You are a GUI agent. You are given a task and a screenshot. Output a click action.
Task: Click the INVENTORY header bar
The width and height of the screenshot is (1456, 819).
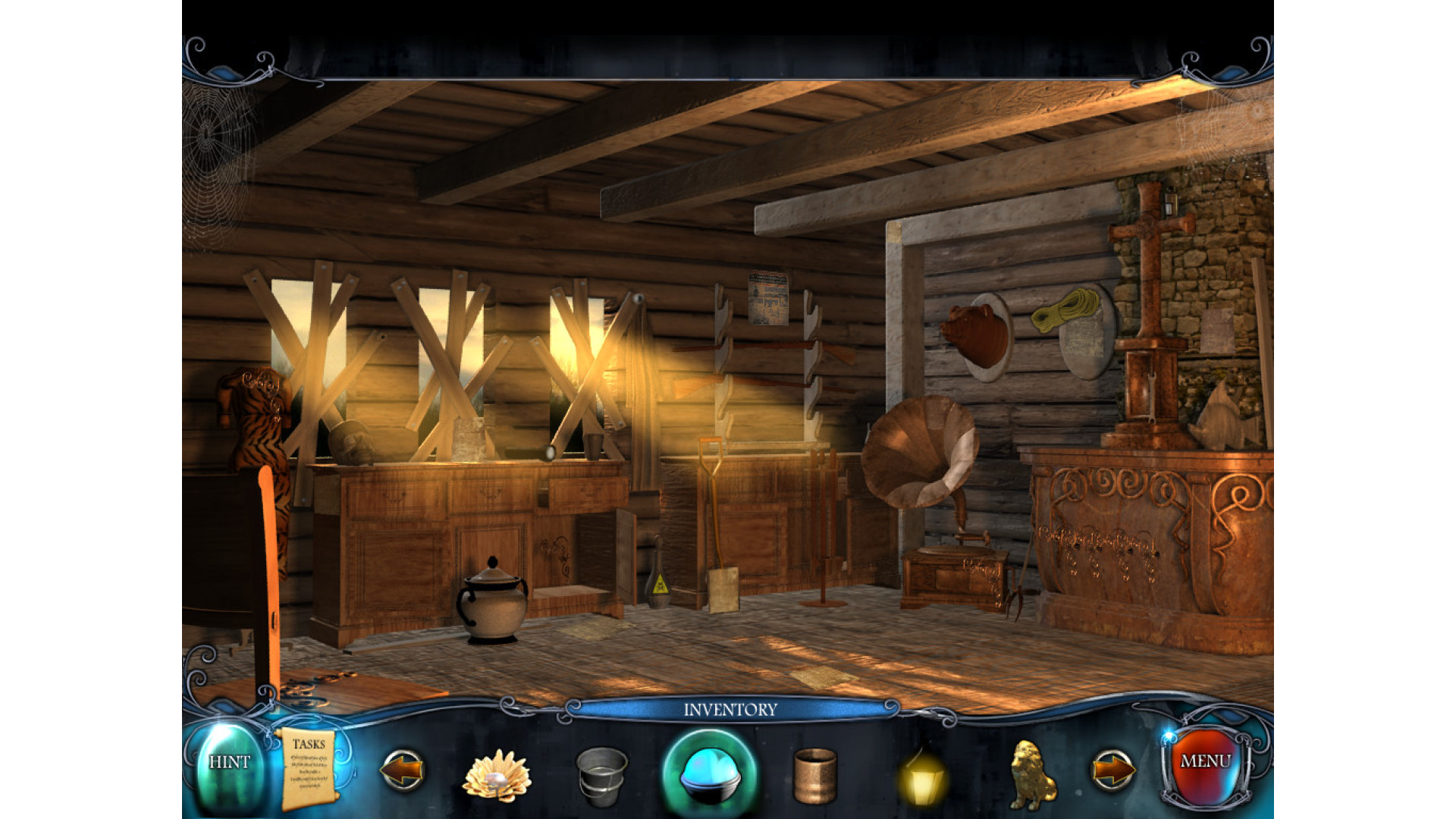click(730, 710)
